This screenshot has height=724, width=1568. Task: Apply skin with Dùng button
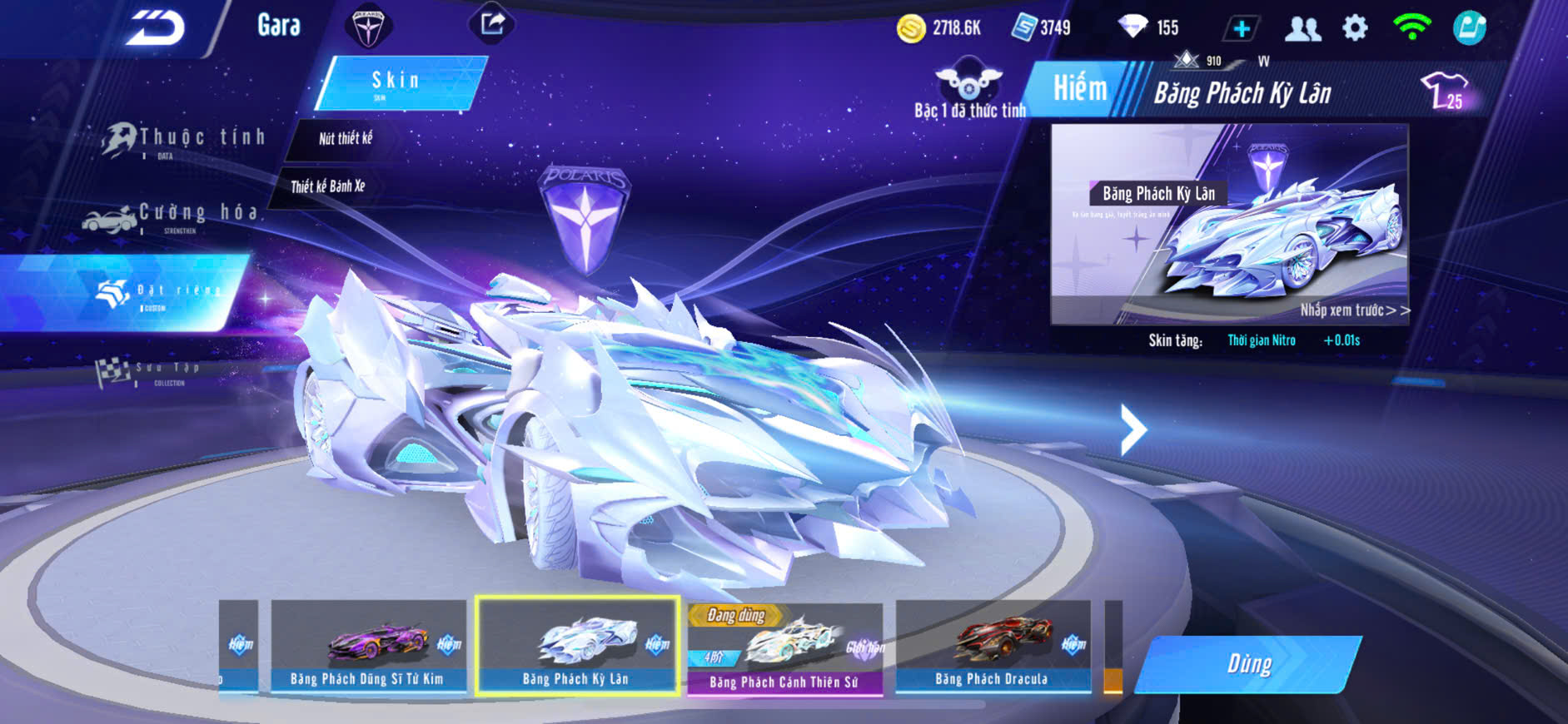[1248, 664]
